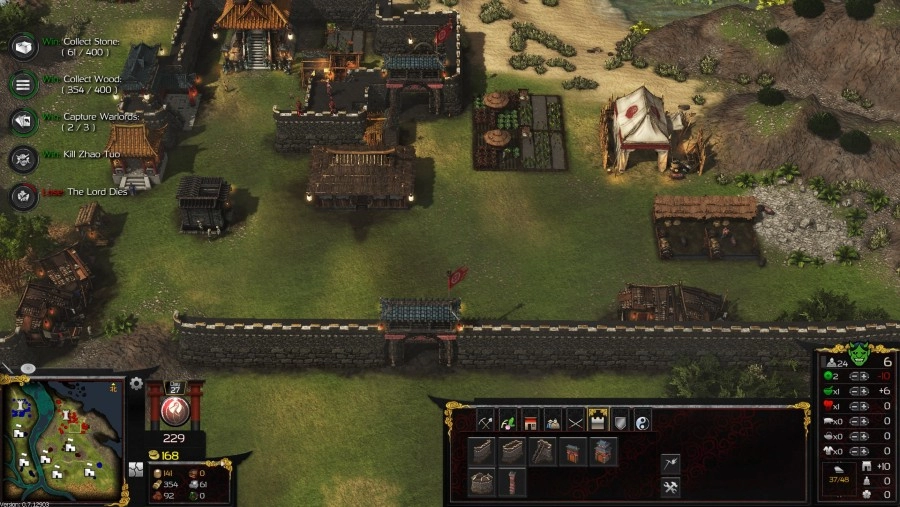
Task: Open the yin-yang build tab
Action: pyautogui.click(x=642, y=420)
